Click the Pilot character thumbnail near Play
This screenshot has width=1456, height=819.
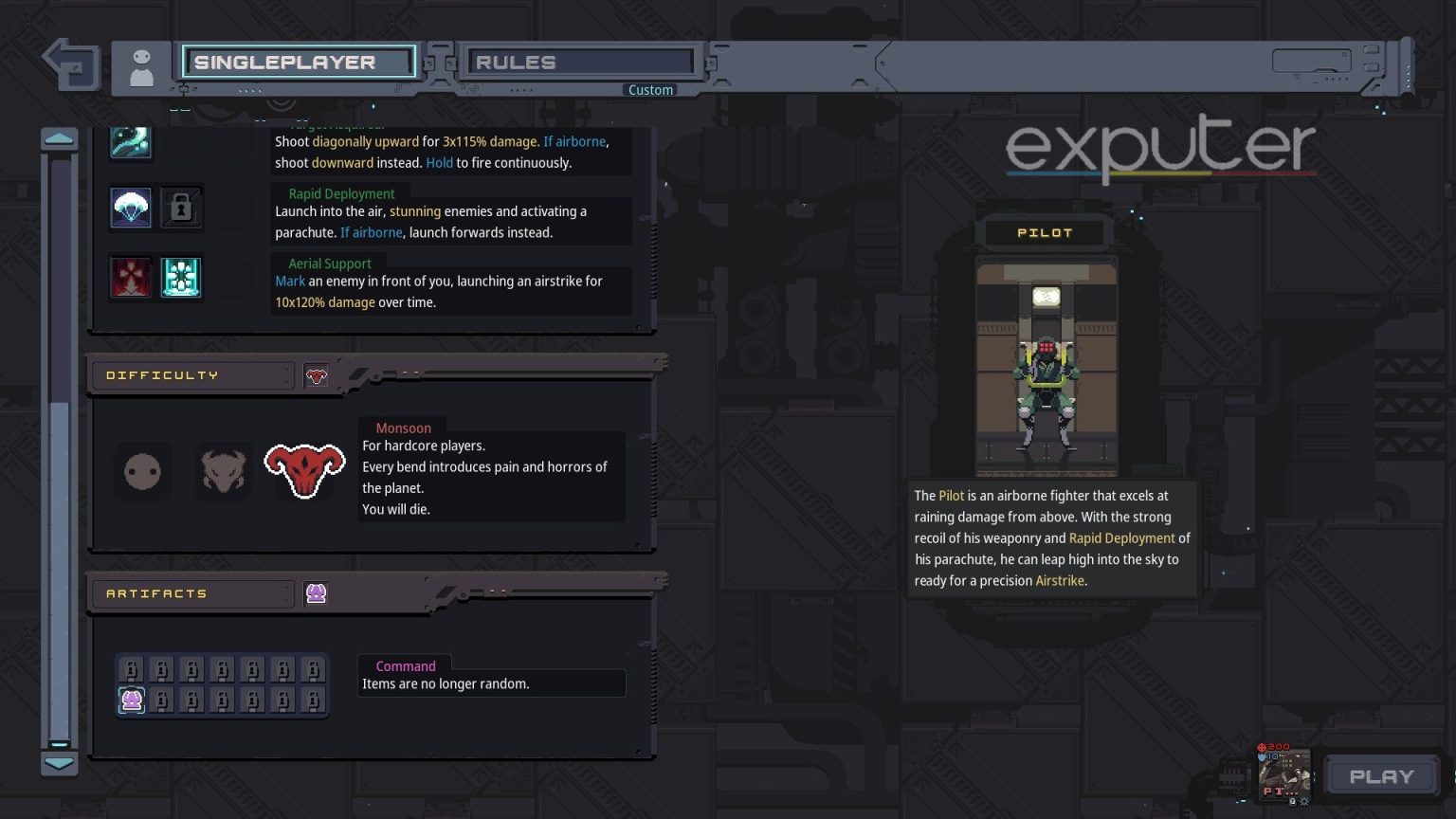[1284, 777]
